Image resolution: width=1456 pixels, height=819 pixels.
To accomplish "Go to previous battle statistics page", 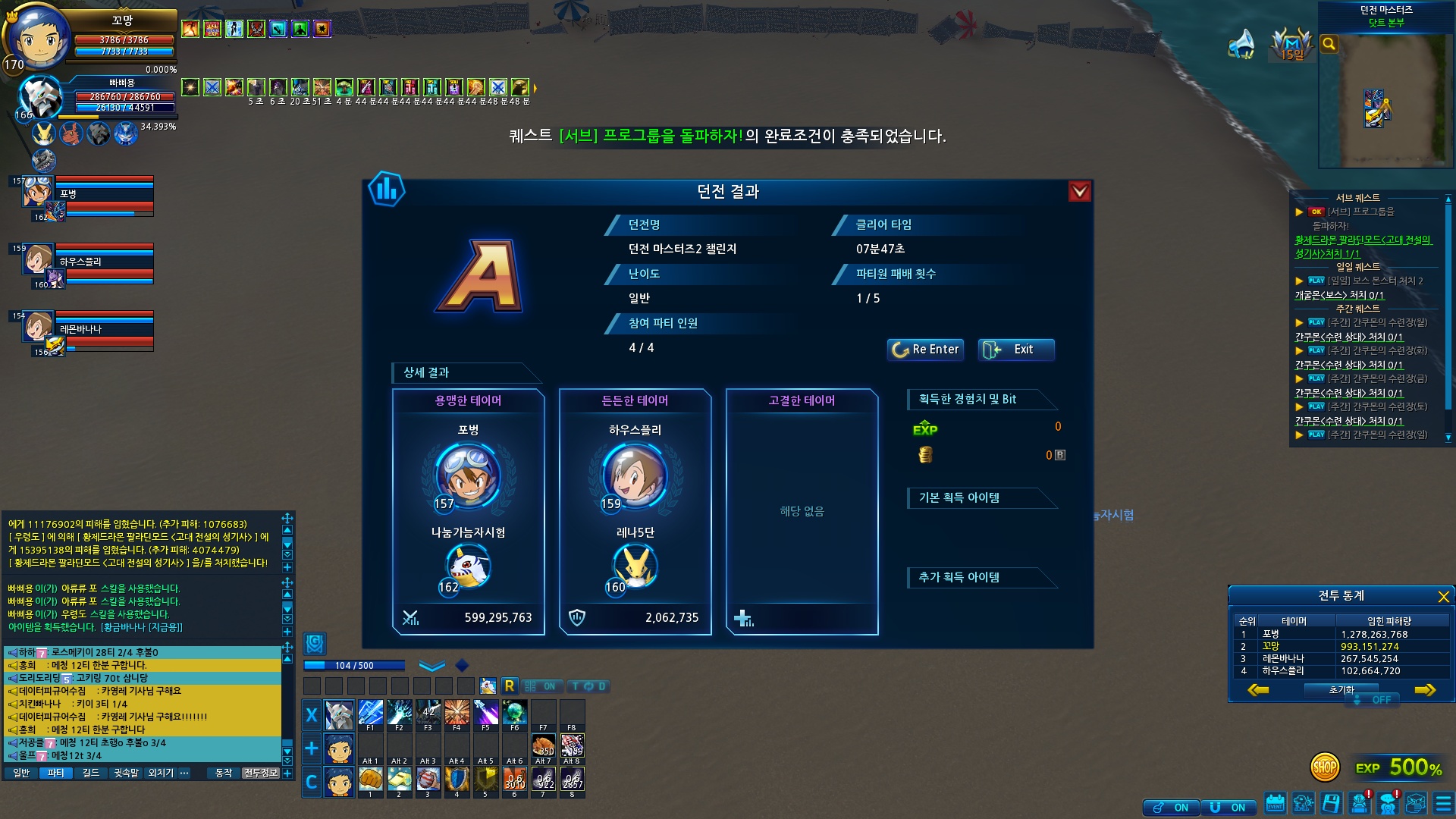I will 1258,690.
